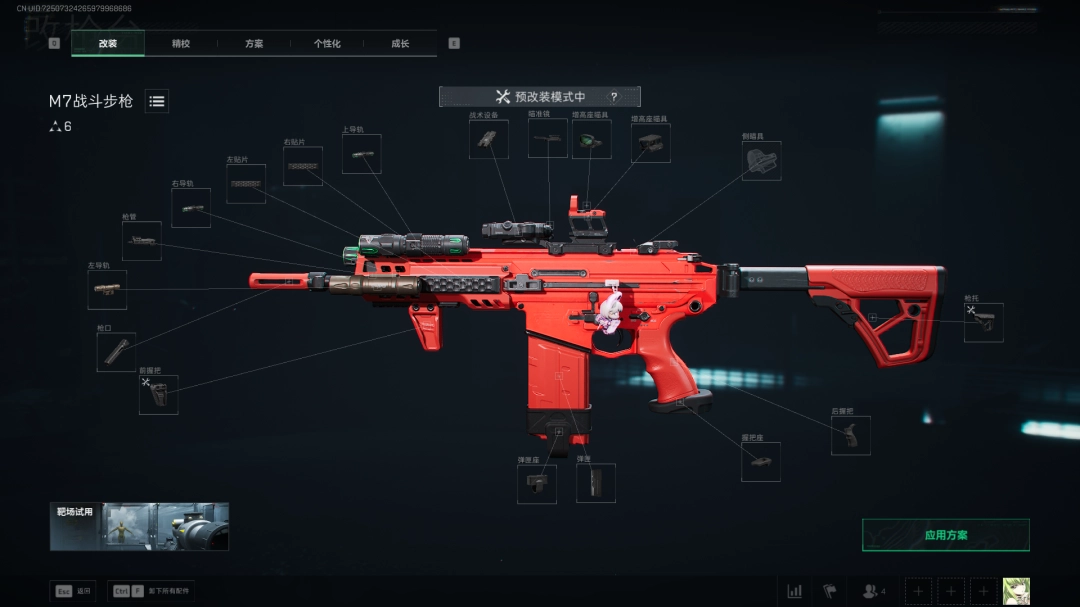Switch to the 精校 tab
The height and width of the screenshot is (607, 1080).
pyautogui.click(x=181, y=44)
